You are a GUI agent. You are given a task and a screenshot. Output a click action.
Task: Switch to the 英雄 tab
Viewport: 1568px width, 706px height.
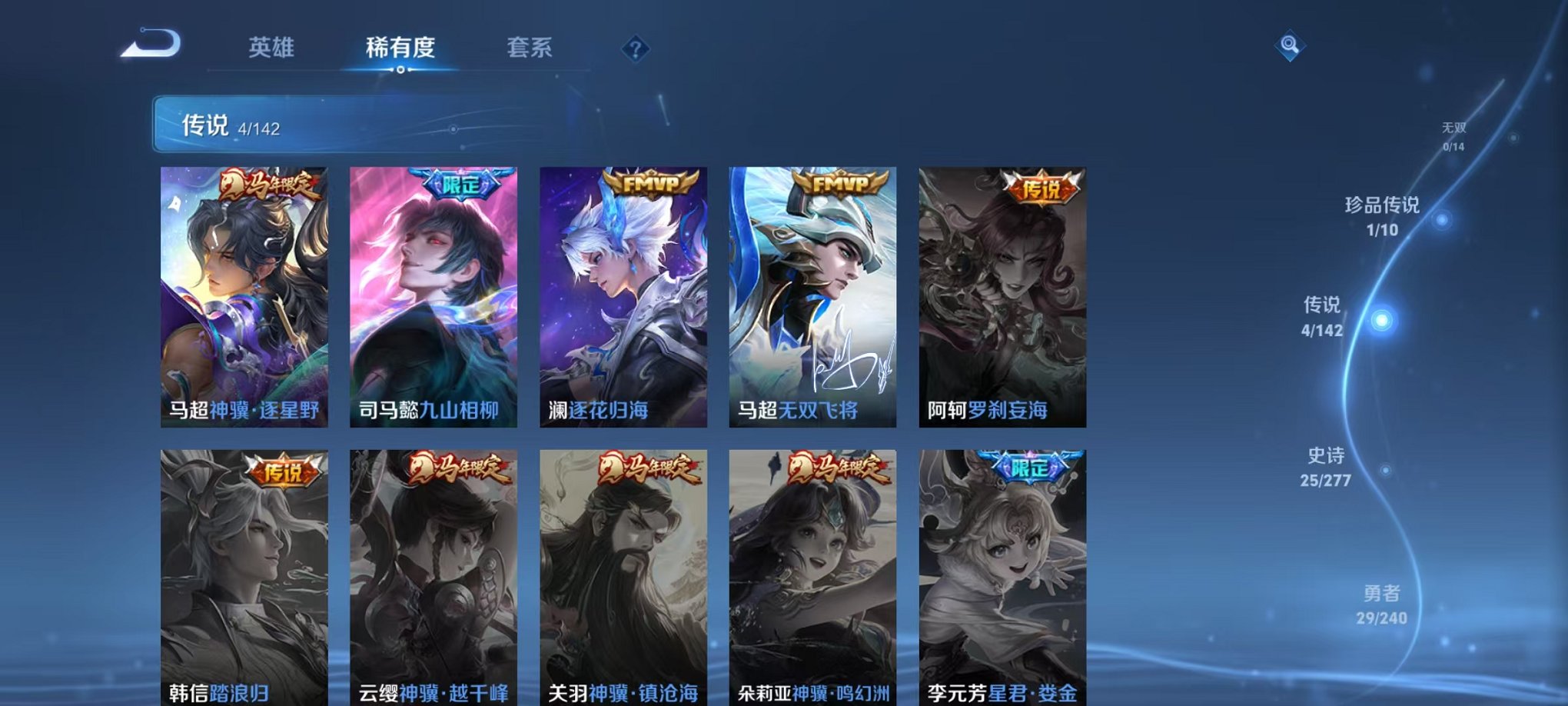274,47
